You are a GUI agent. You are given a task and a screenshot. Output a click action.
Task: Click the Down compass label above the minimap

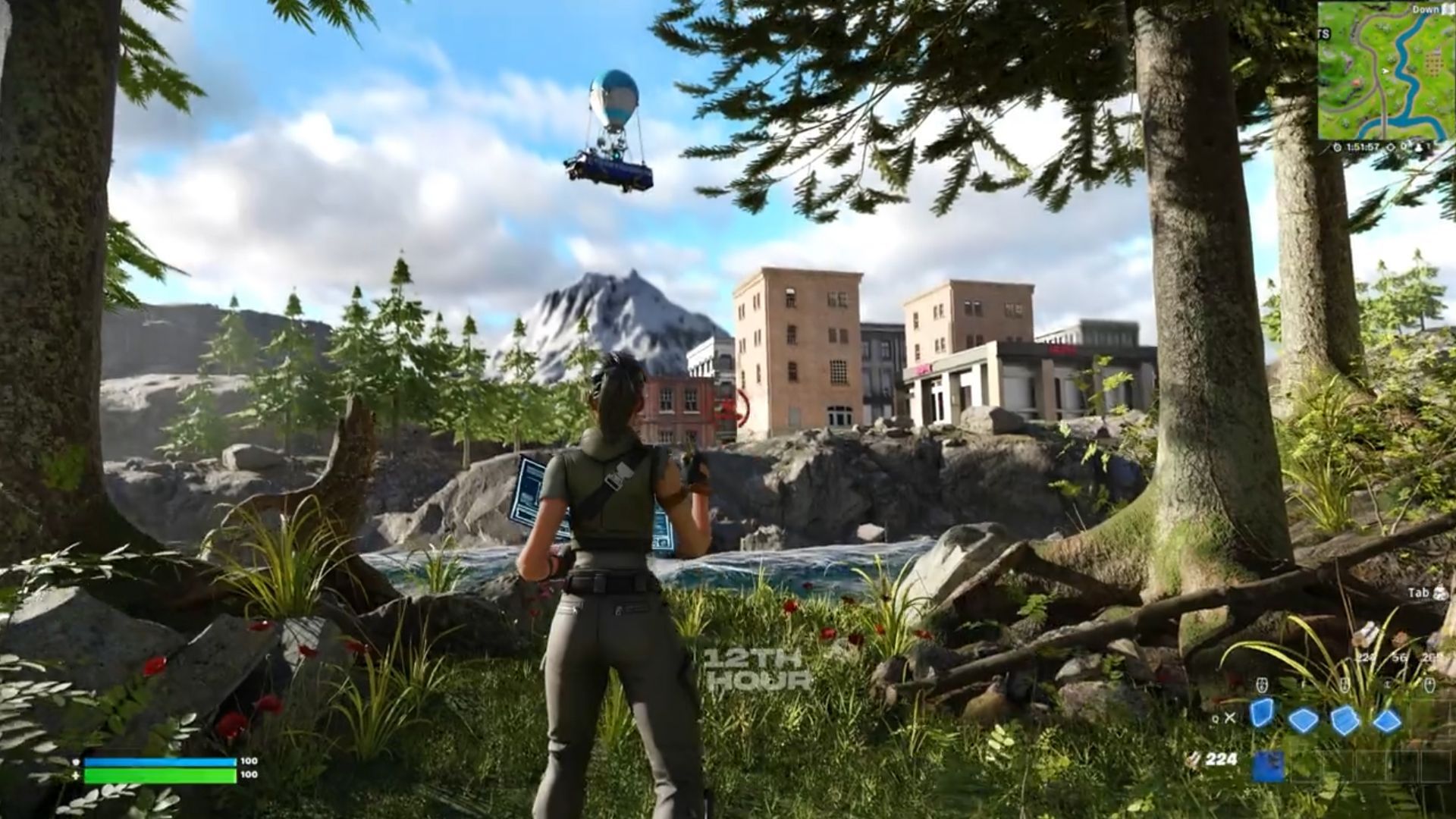coord(1426,8)
